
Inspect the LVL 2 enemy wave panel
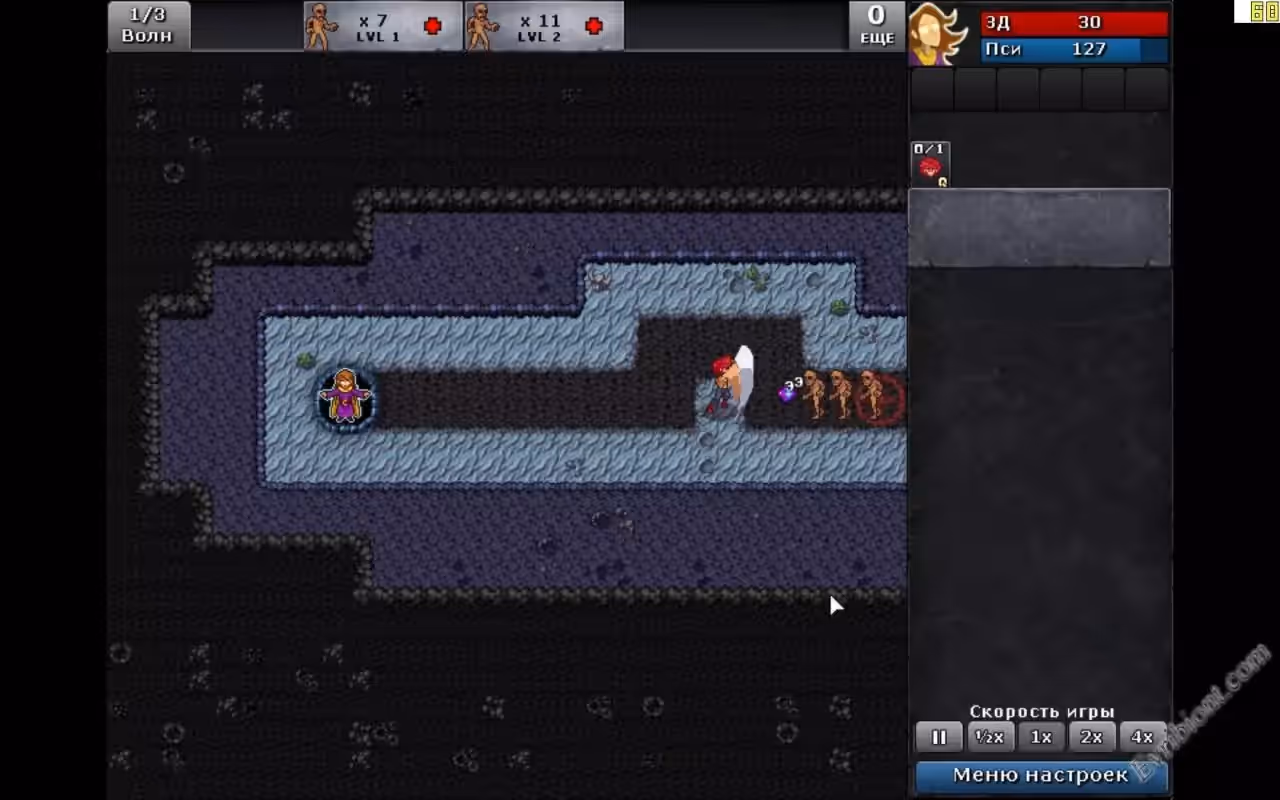point(544,26)
